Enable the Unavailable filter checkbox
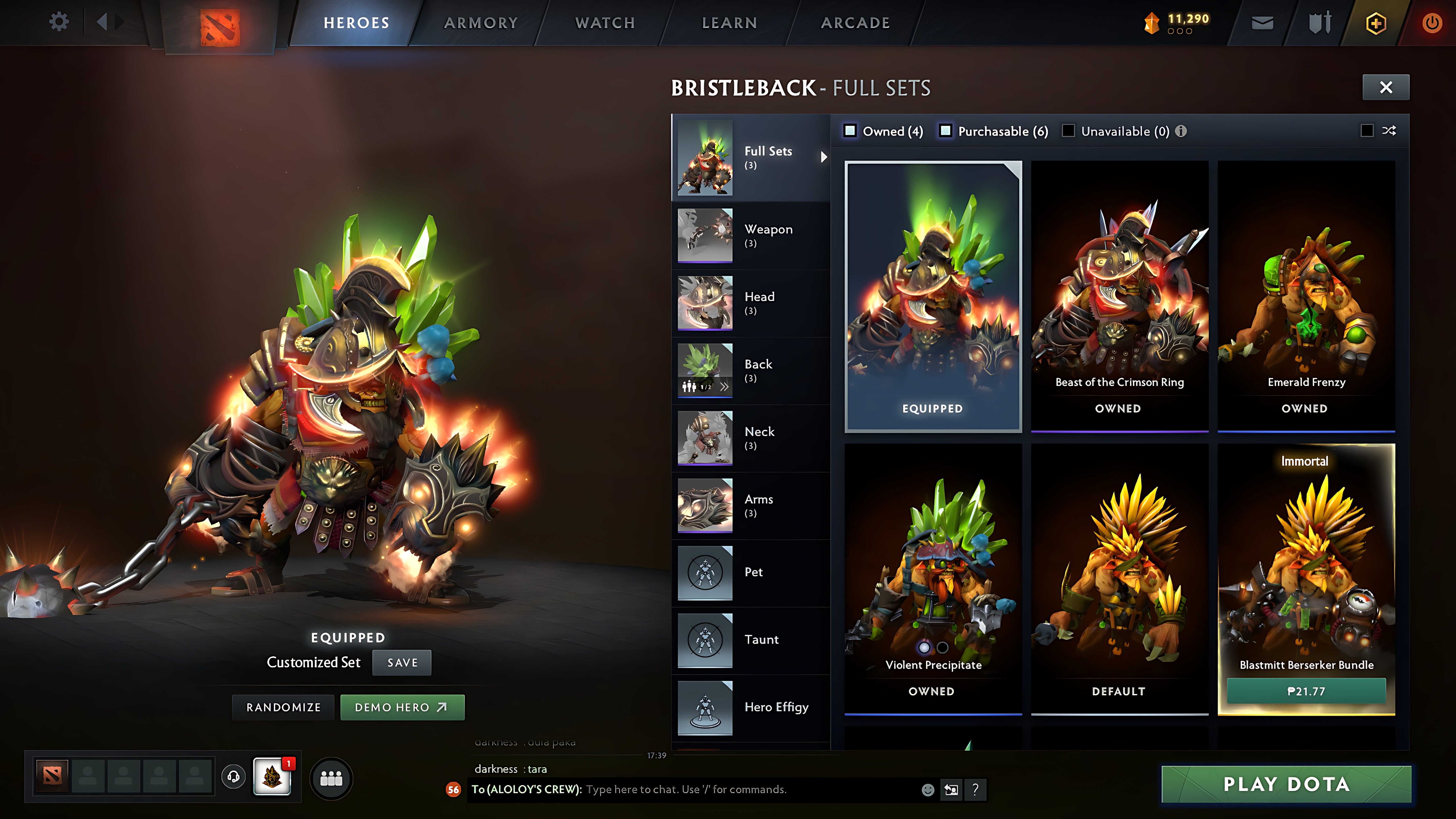This screenshot has width=1456, height=819. point(1068,131)
